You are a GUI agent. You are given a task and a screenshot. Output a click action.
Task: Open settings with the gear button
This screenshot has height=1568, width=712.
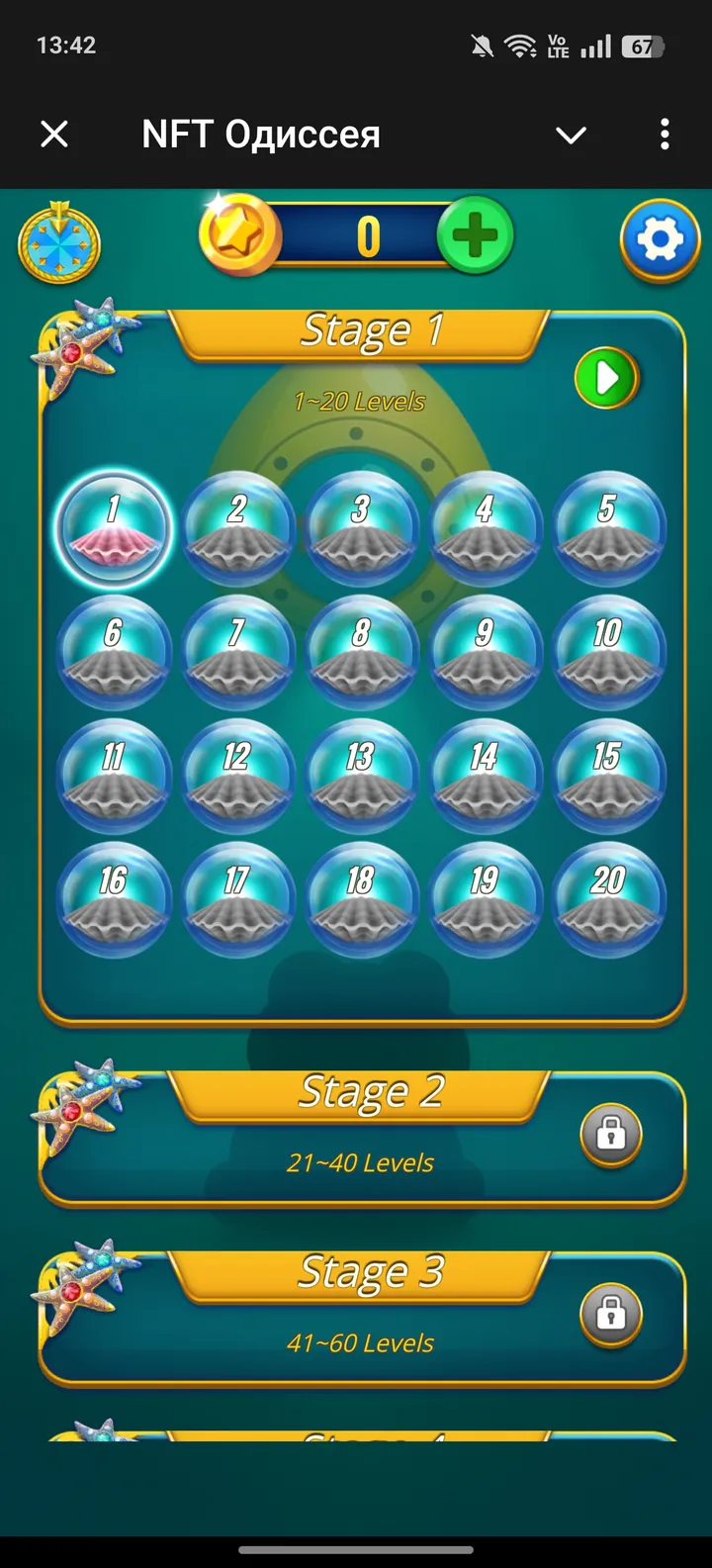click(x=660, y=240)
